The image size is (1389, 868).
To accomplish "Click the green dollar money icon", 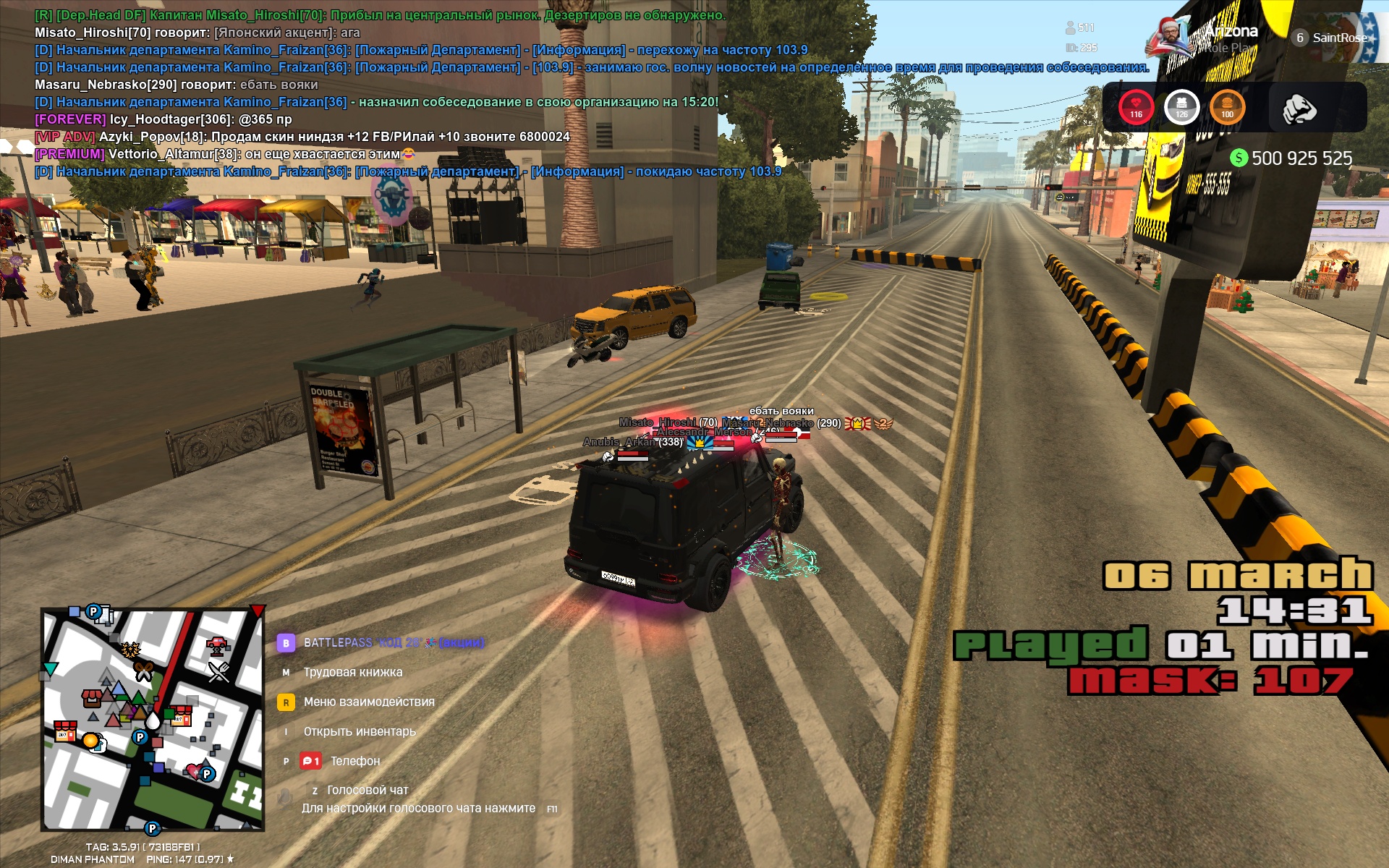I will 1239,158.
